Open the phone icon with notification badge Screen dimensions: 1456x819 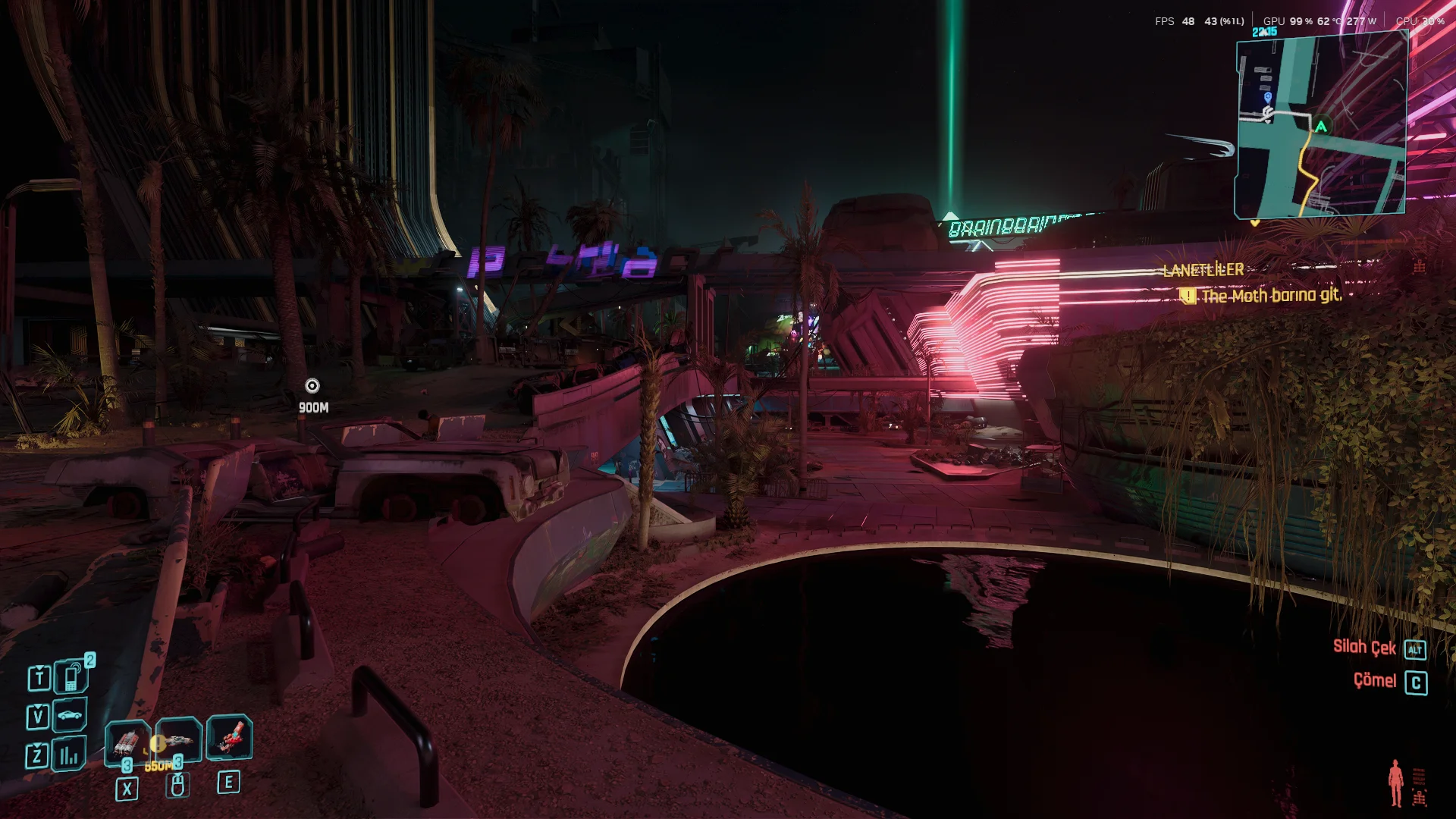(x=71, y=676)
